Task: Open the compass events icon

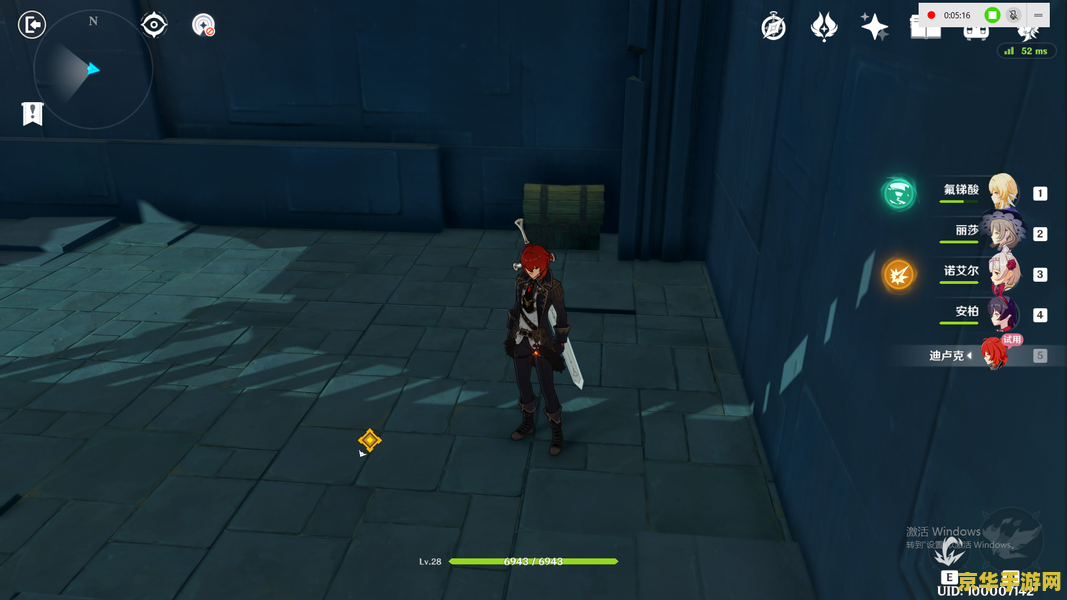Action: pyautogui.click(x=773, y=27)
